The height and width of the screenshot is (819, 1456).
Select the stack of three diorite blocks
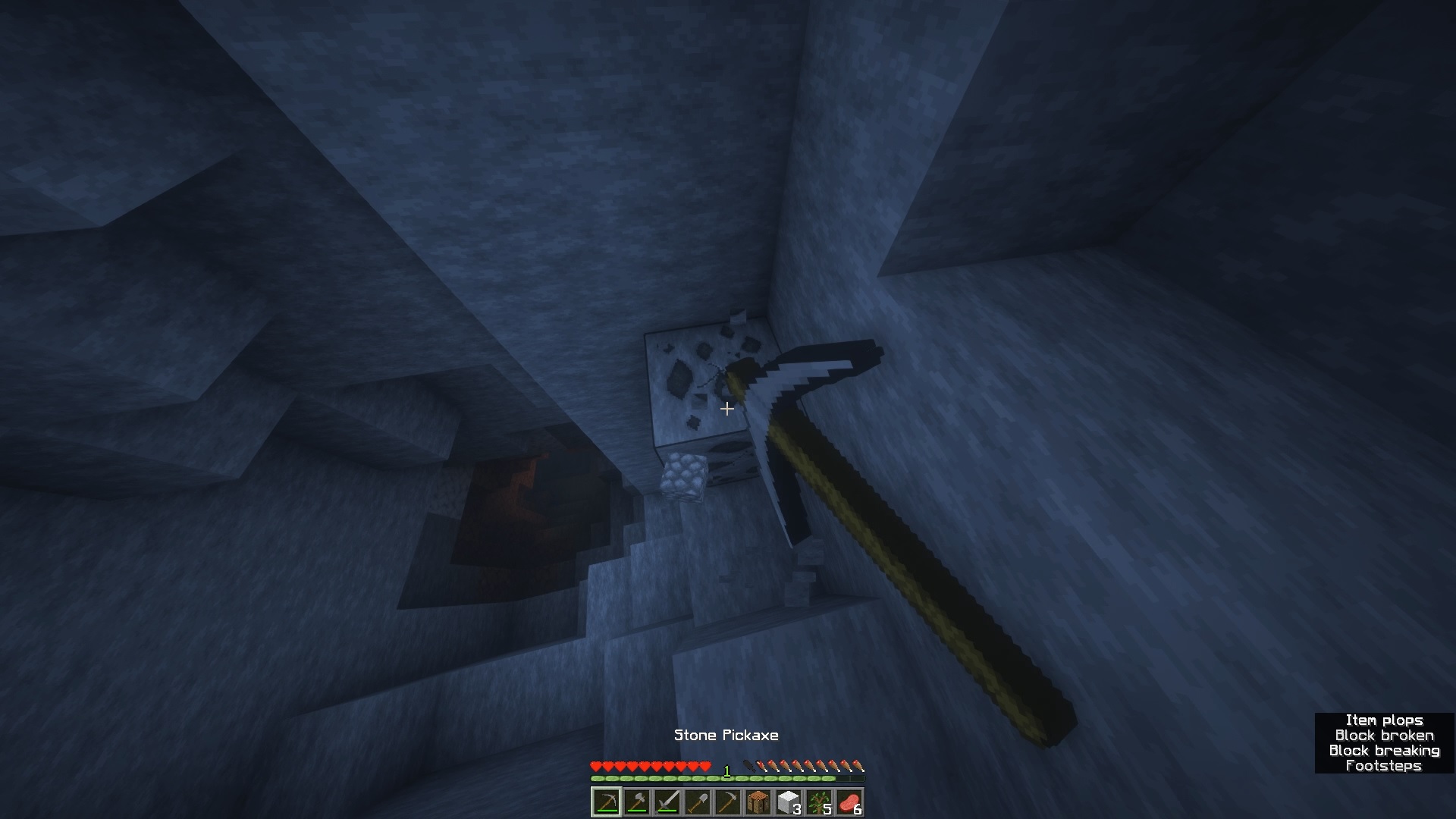click(789, 800)
